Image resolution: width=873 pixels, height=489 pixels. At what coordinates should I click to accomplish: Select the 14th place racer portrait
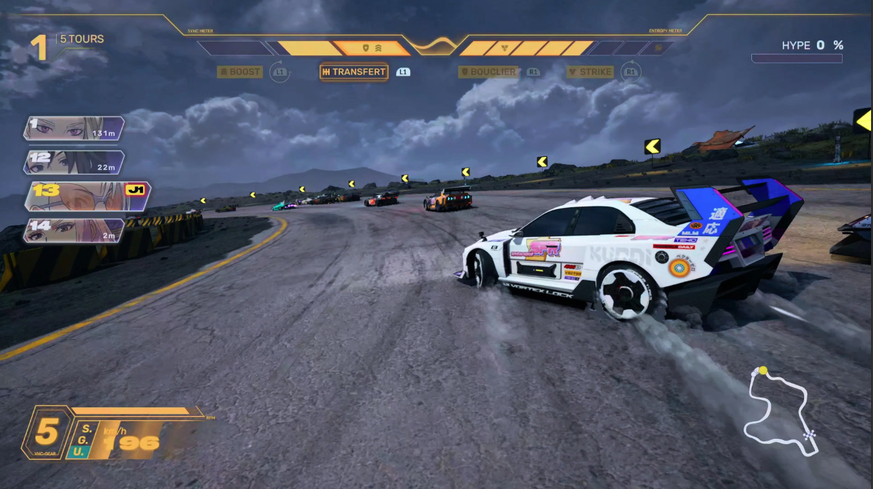[75, 230]
